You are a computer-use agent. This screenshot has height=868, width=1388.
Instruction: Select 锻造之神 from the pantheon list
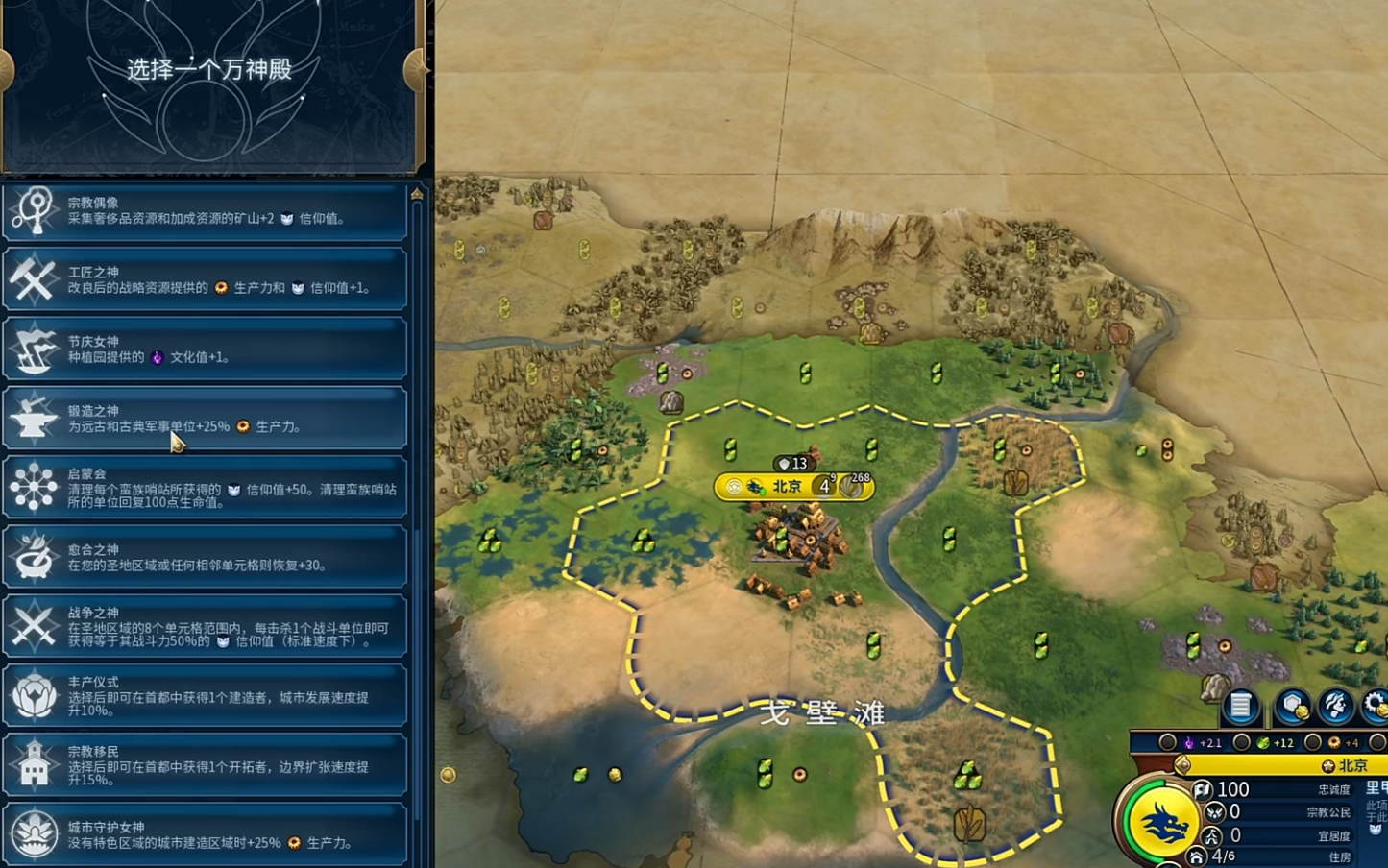(206, 419)
